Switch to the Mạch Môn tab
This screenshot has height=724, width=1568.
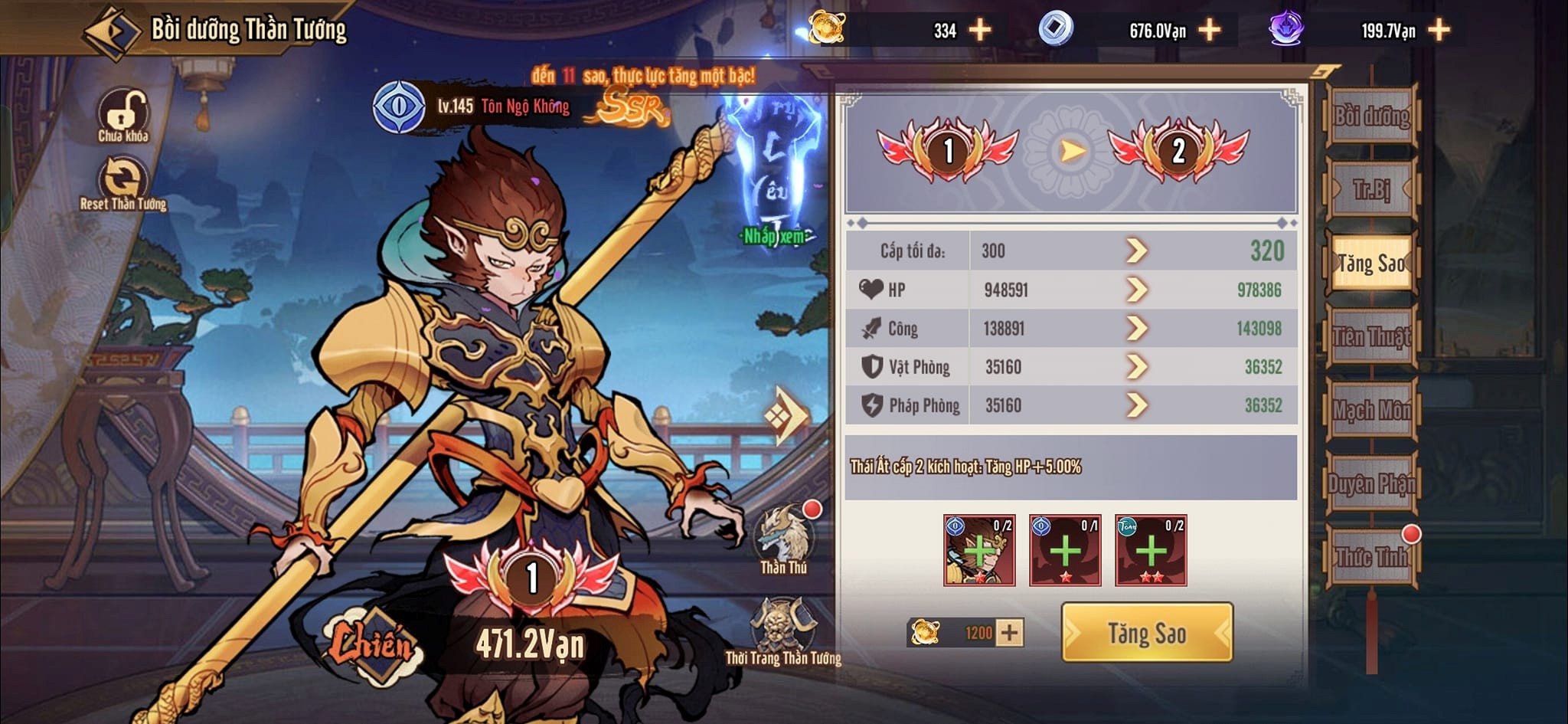(x=1371, y=411)
